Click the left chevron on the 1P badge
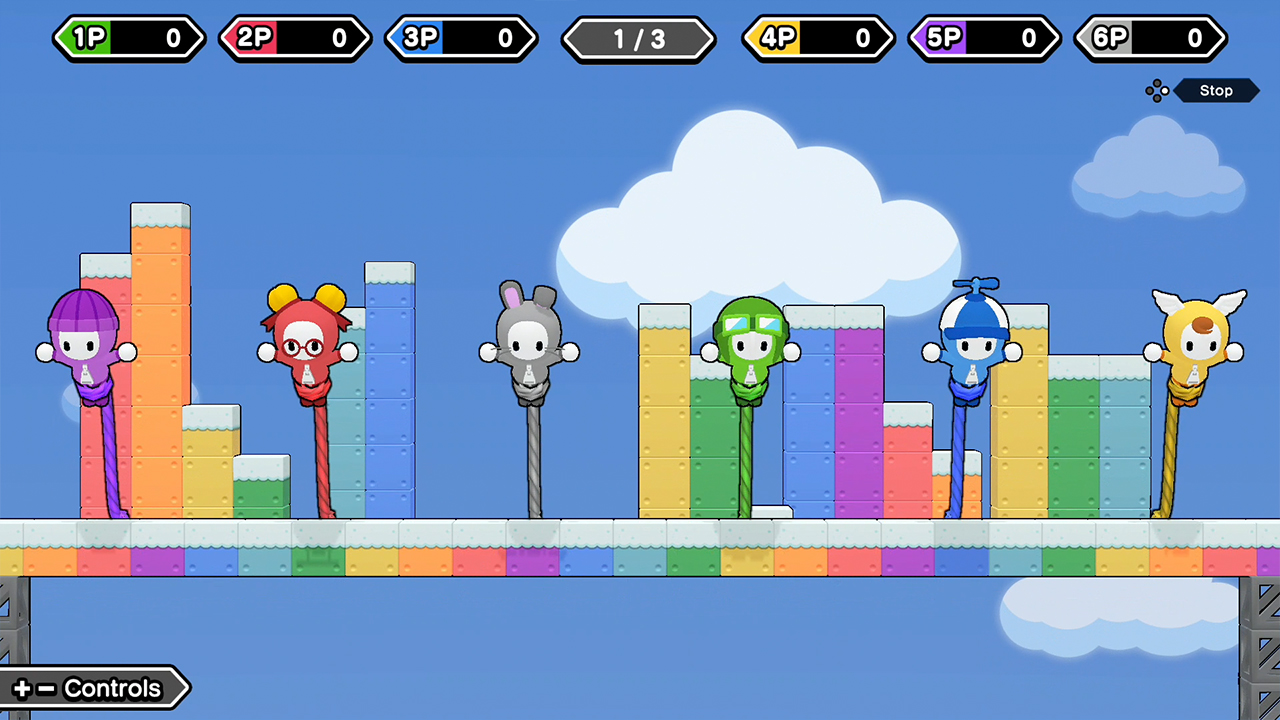 [62, 39]
